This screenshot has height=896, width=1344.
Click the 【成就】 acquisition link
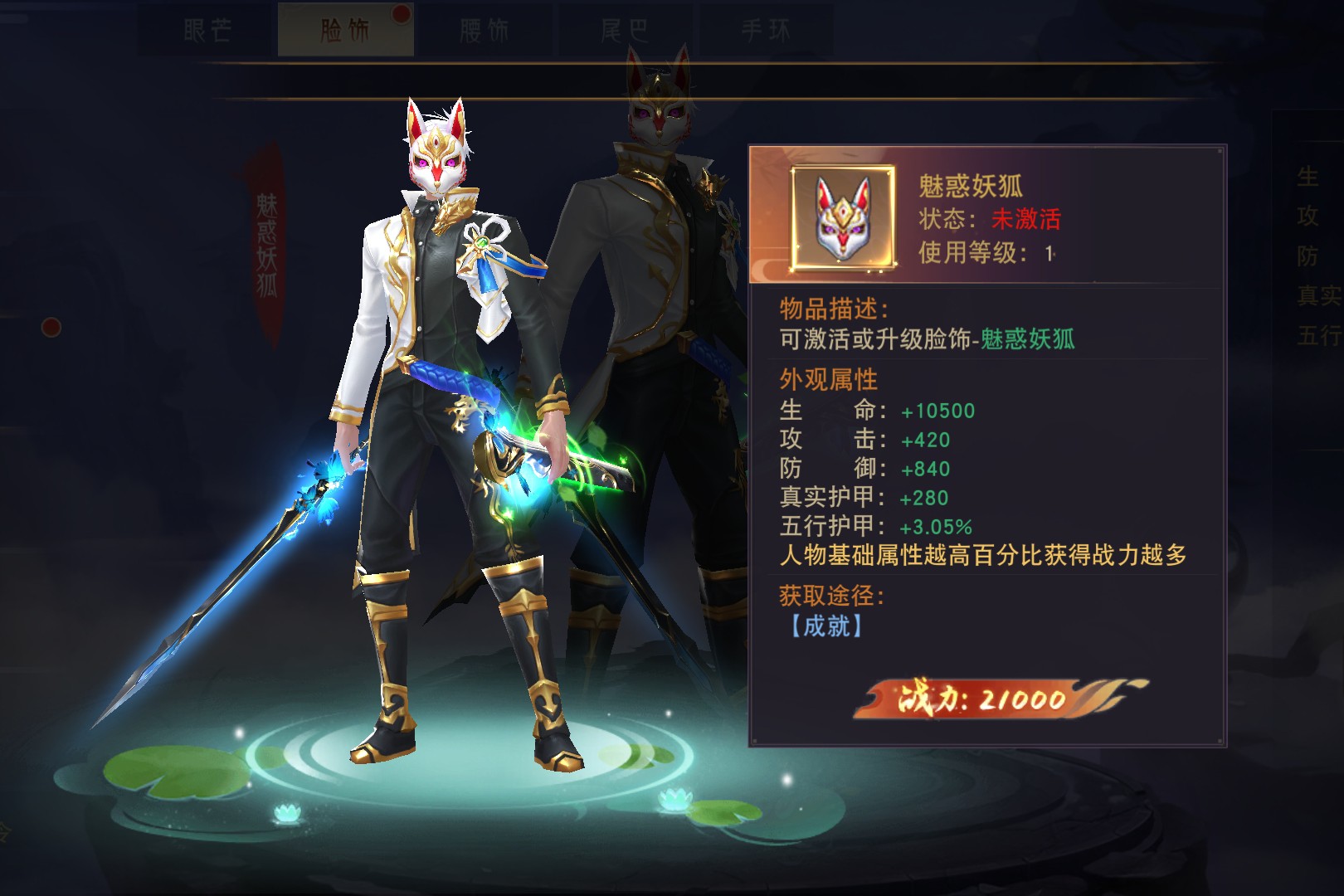tap(824, 626)
